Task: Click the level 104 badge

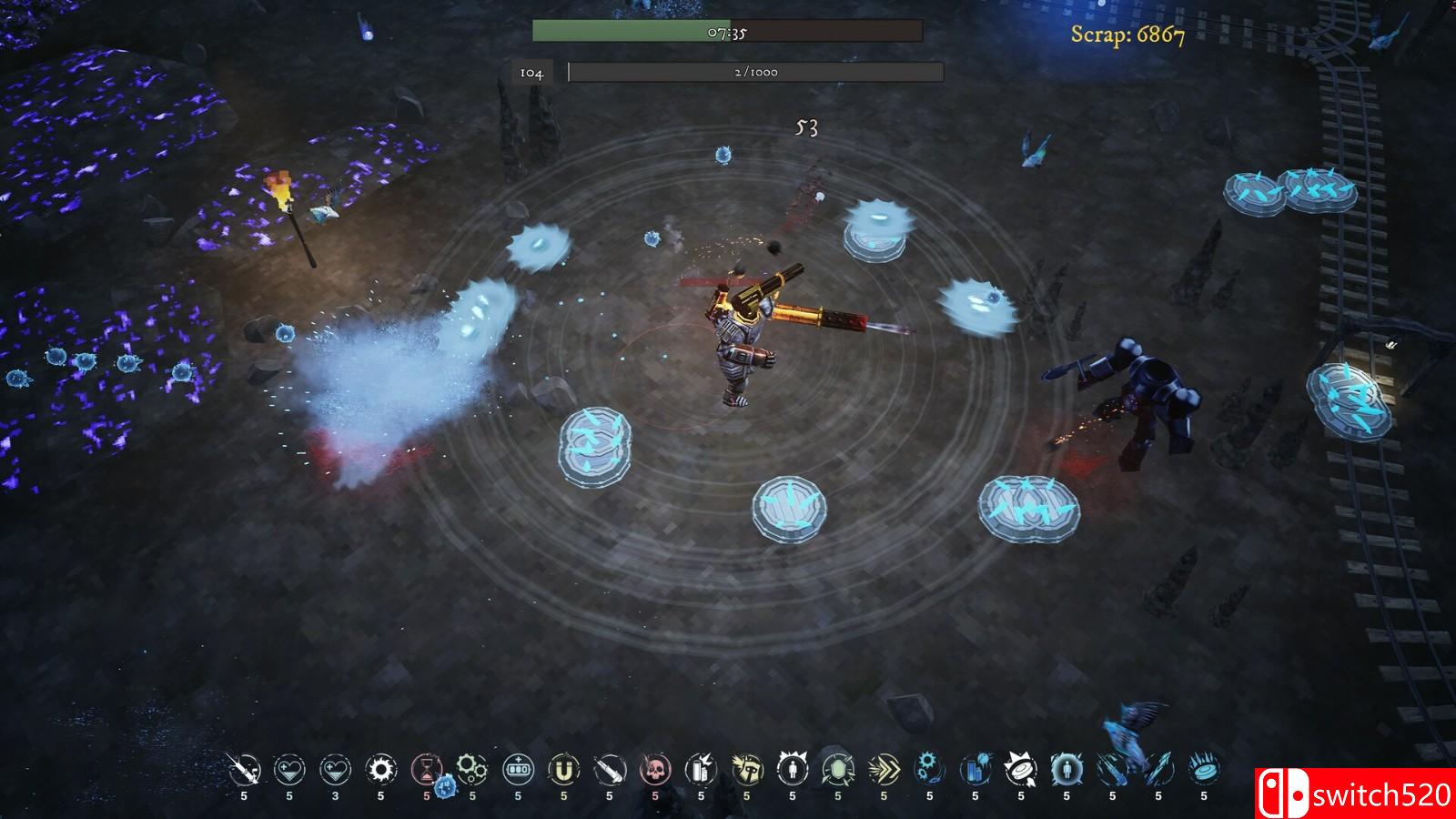Action: point(531,71)
